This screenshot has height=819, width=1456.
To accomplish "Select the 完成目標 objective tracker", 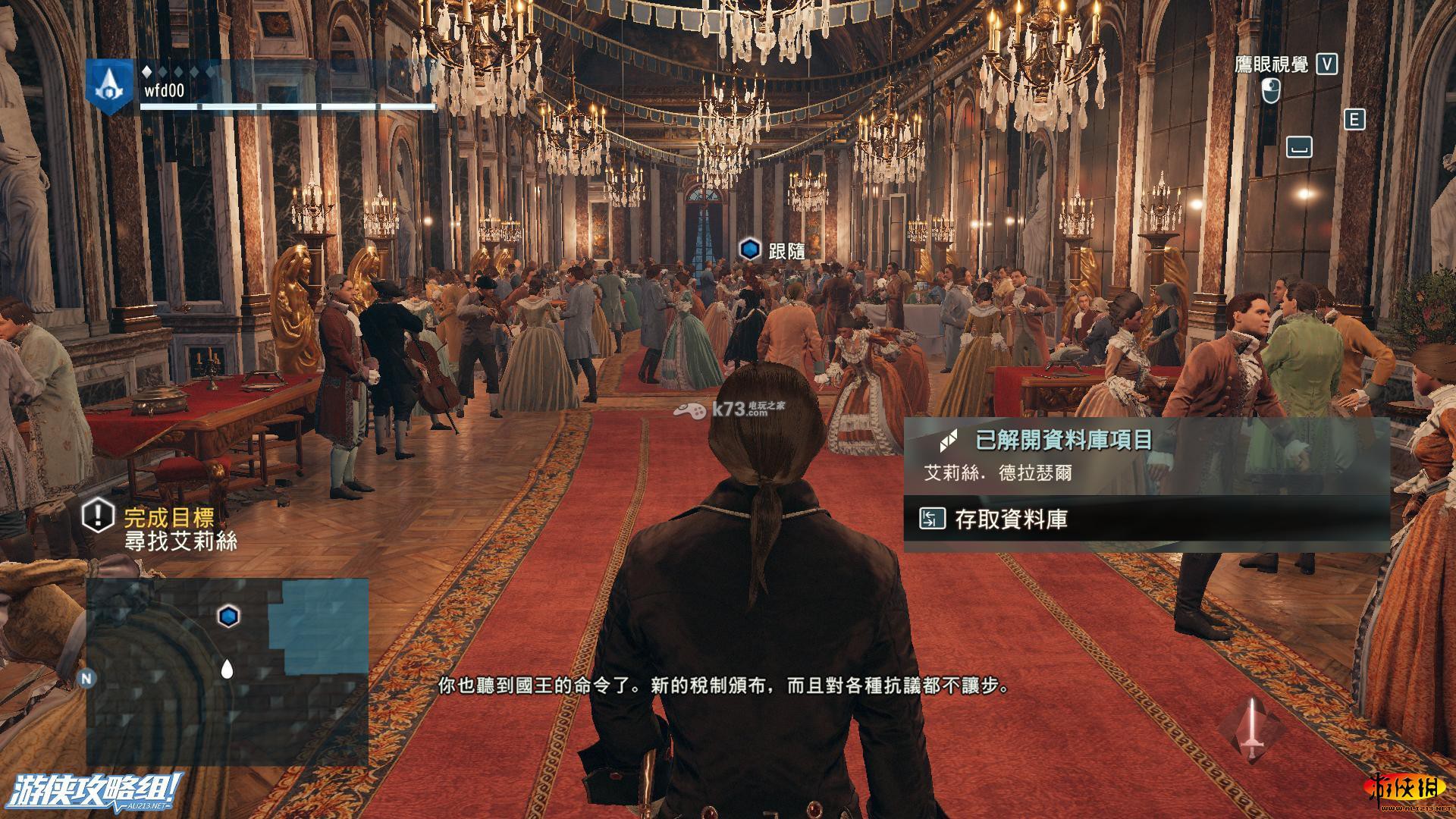I will tap(169, 518).
